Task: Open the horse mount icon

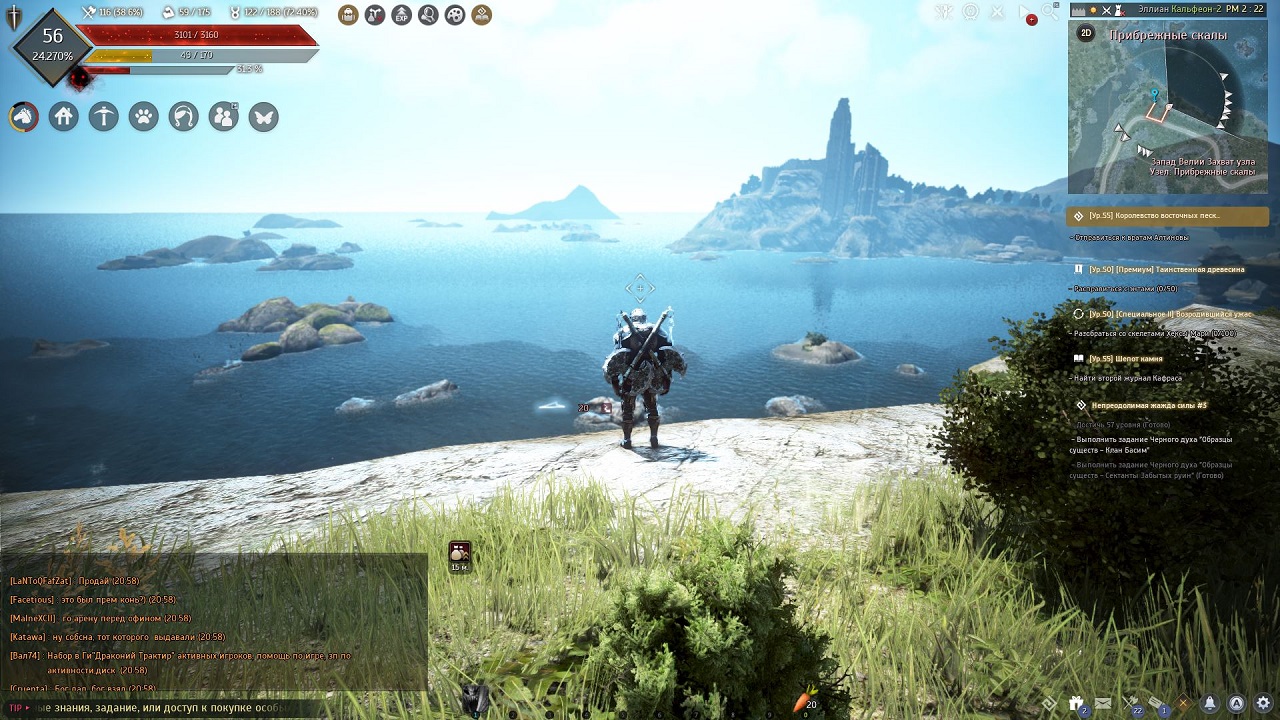Action: [24, 117]
